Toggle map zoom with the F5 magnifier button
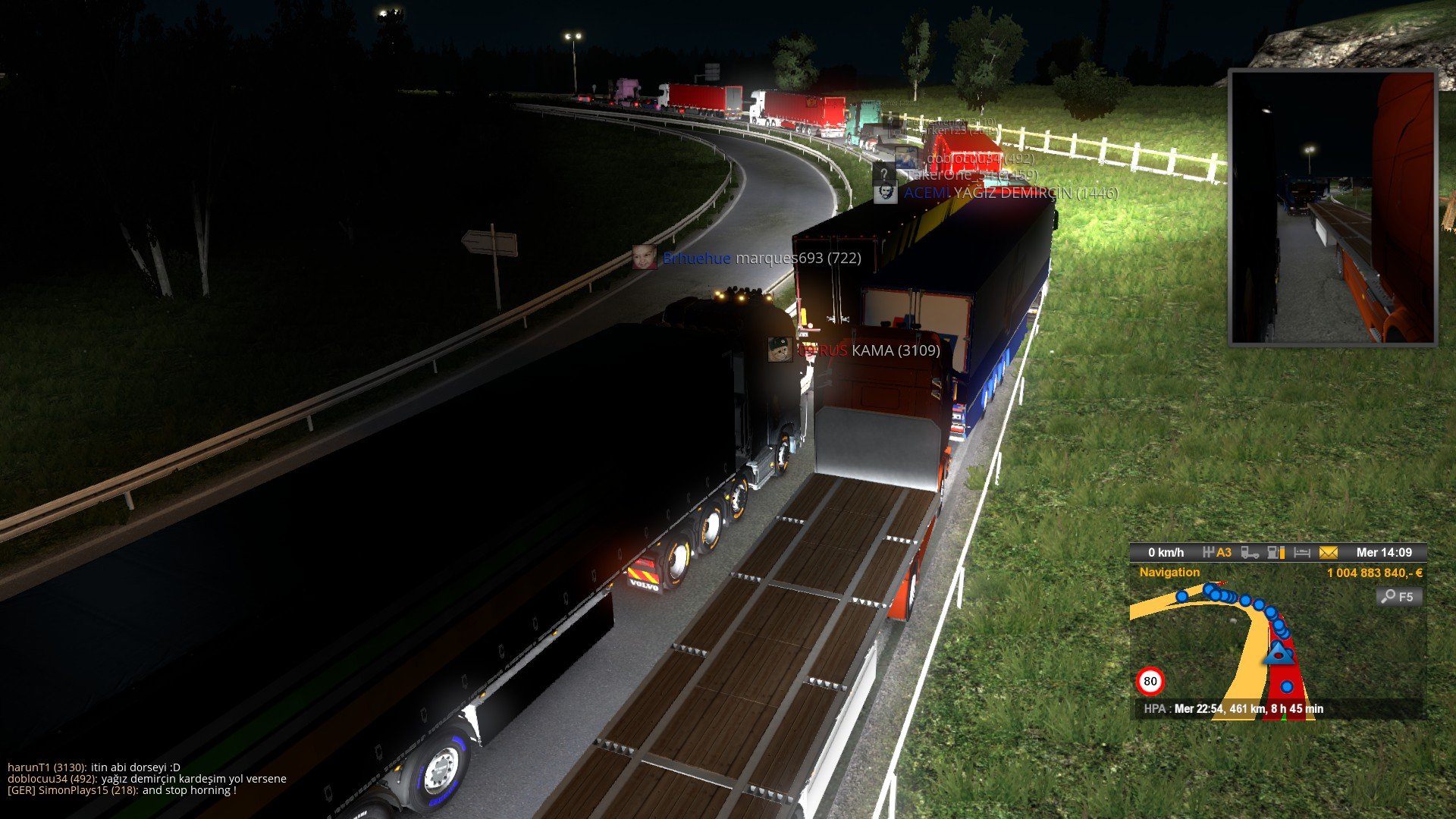Image resolution: width=1456 pixels, height=819 pixels. [1398, 597]
